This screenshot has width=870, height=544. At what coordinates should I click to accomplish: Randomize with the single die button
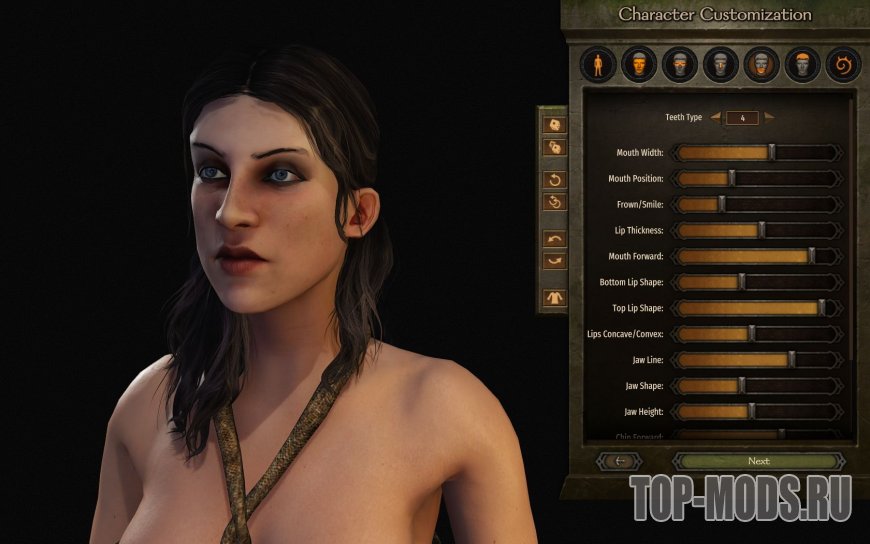point(553,125)
